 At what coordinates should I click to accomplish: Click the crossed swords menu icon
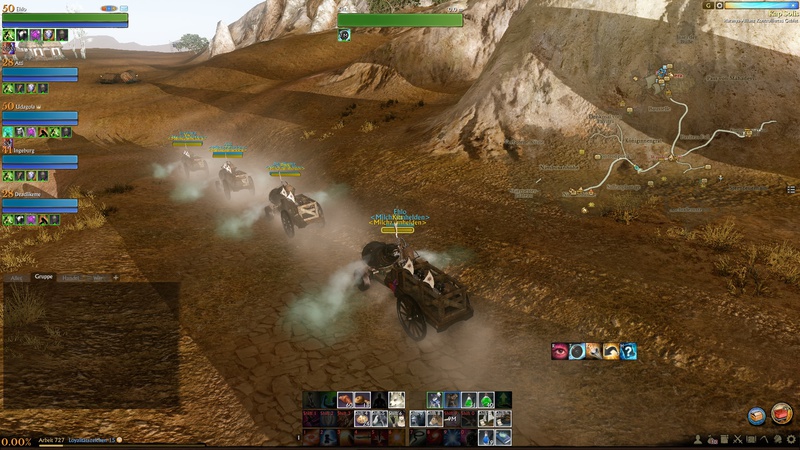(738, 440)
